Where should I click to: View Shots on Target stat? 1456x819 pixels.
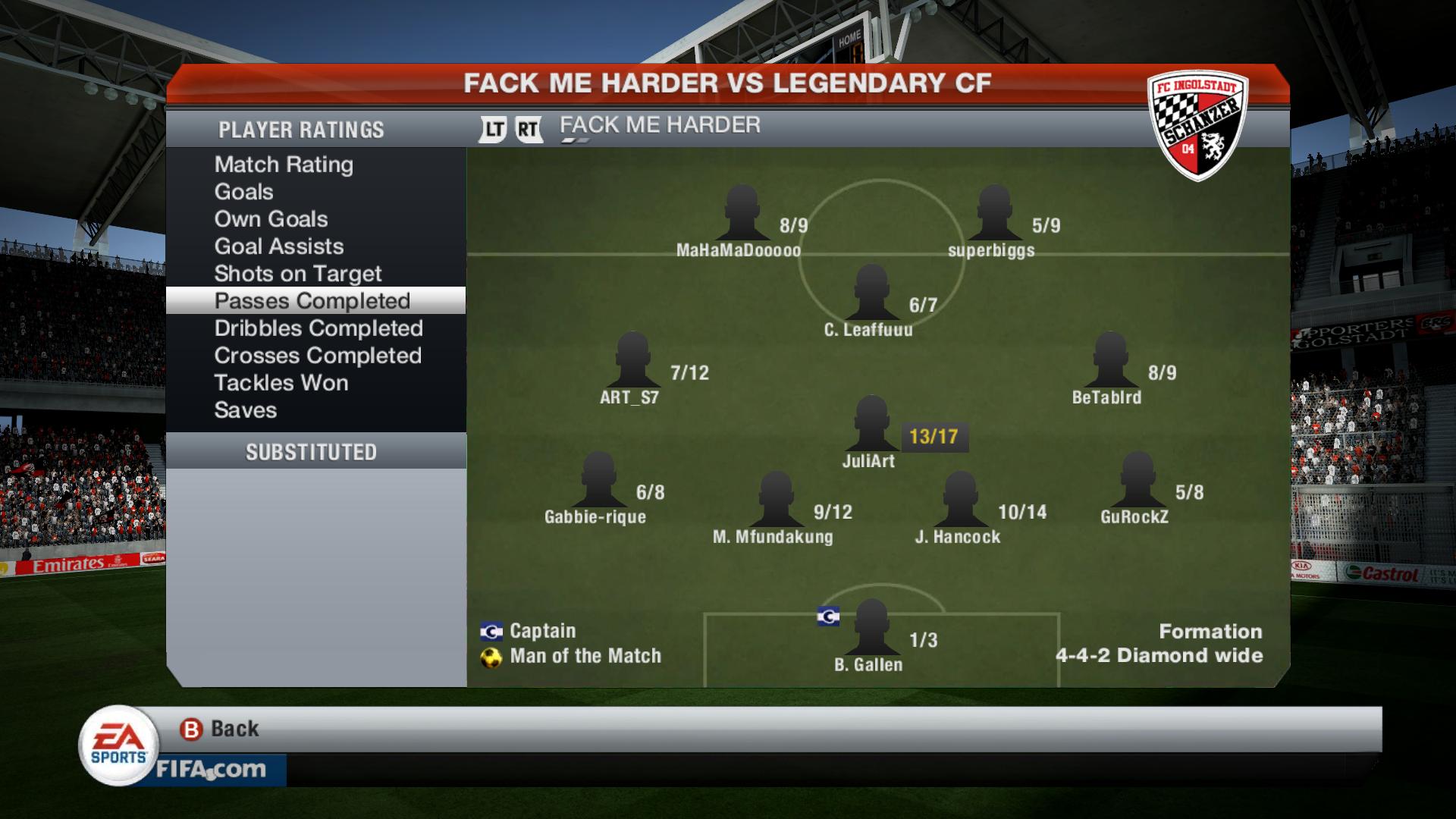297,274
